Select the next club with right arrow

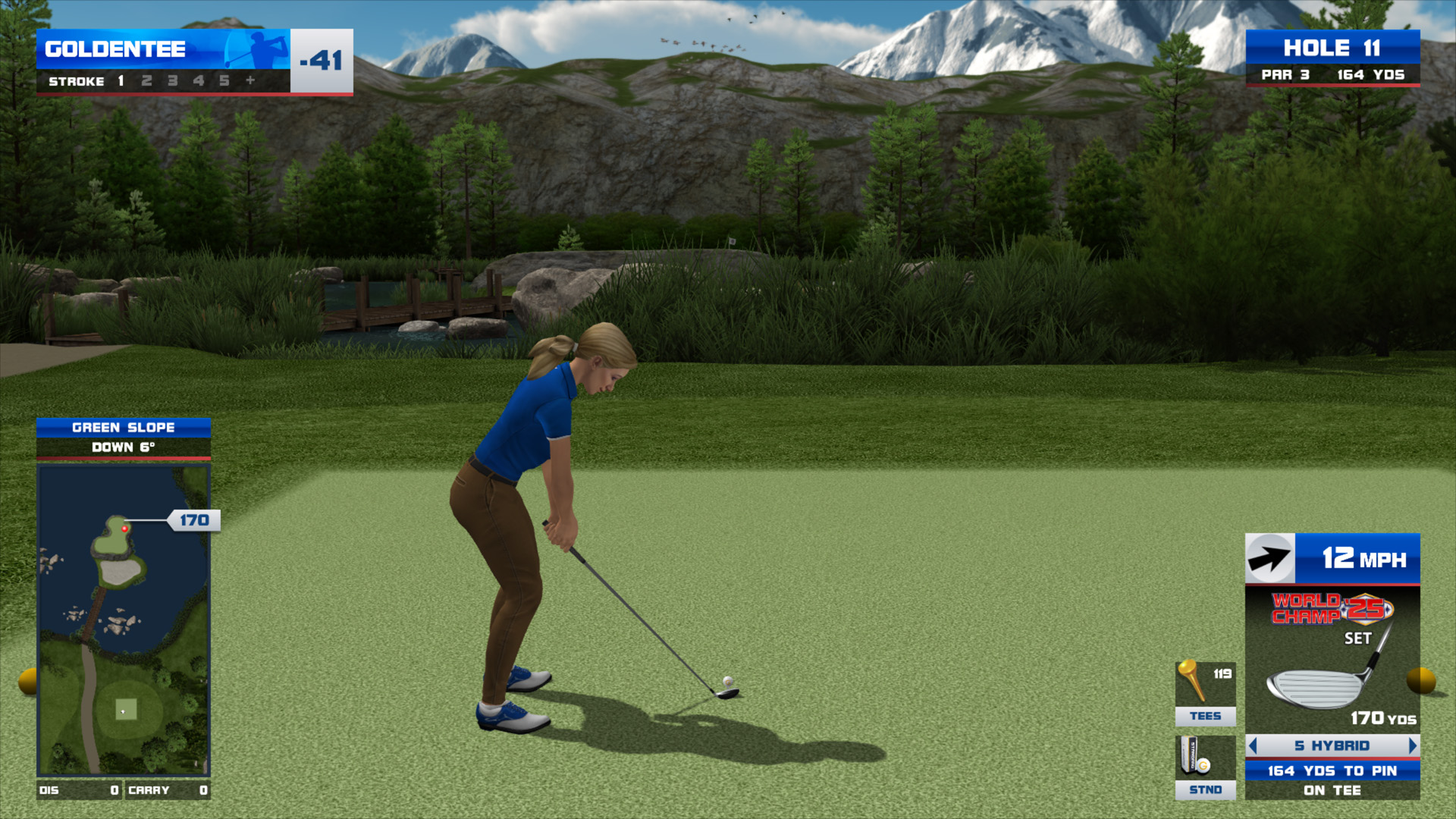pyautogui.click(x=1412, y=746)
